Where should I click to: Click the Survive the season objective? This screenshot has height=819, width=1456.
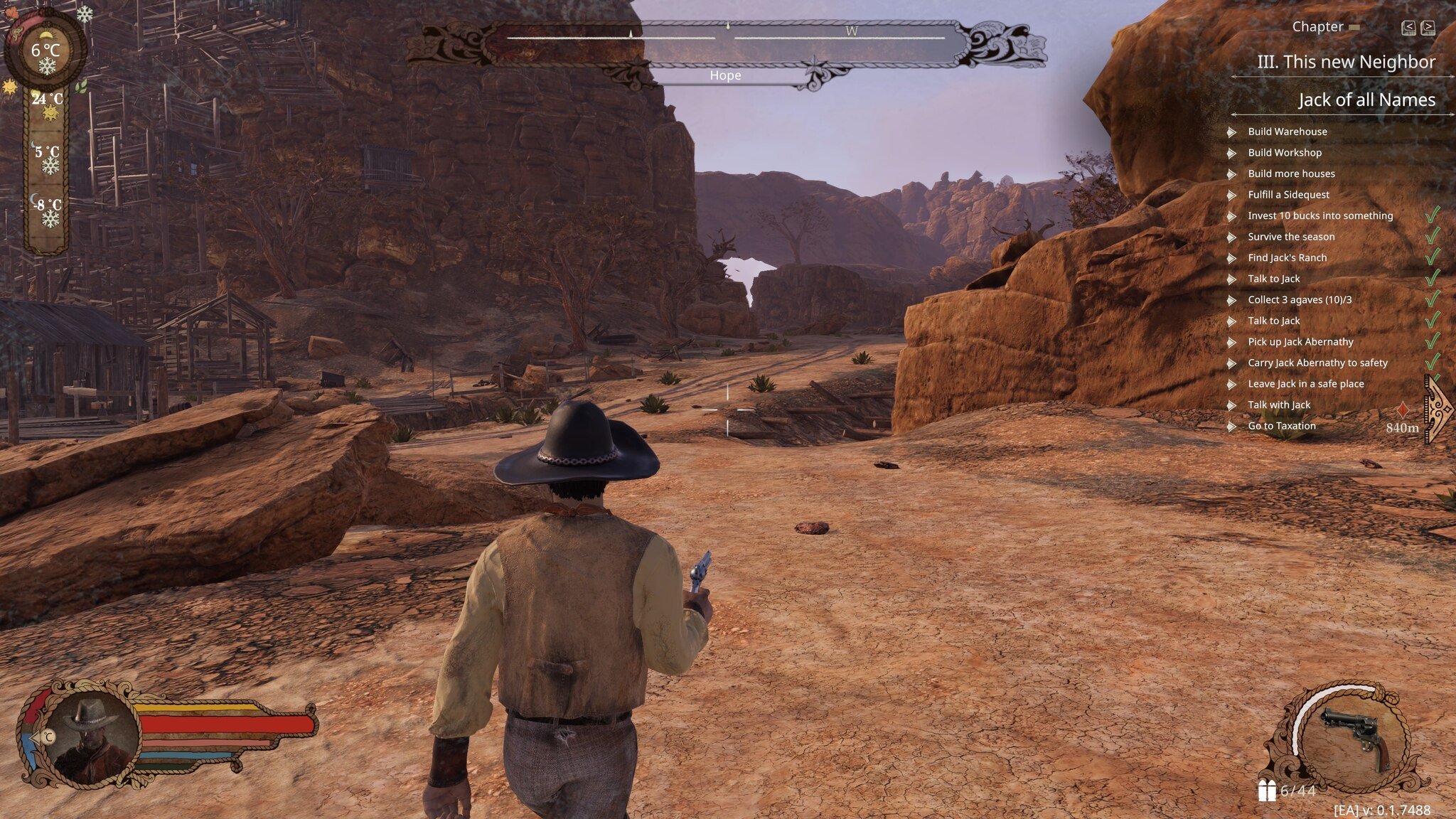[1291, 237]
